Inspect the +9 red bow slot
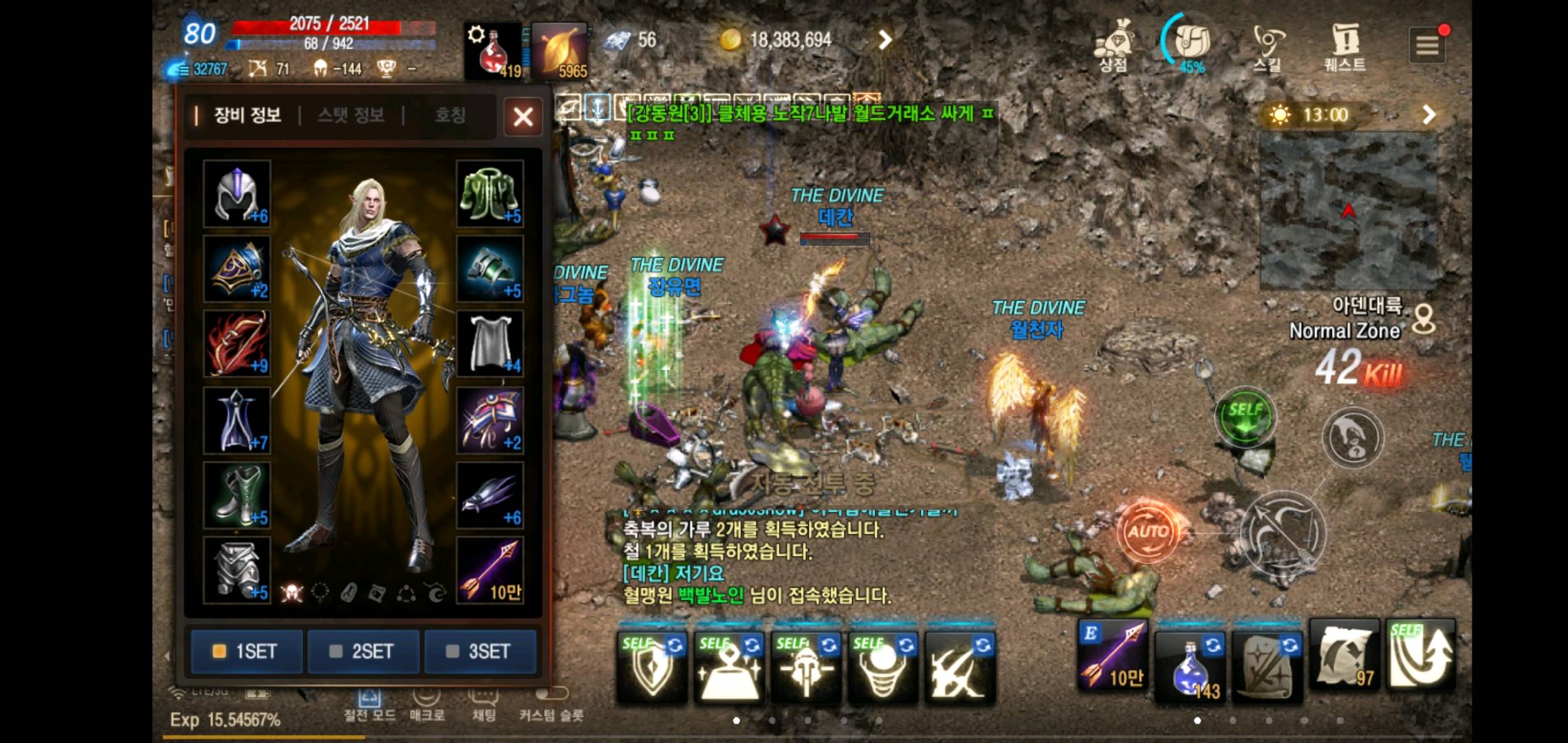1568x743 pixels. [237, 343]
